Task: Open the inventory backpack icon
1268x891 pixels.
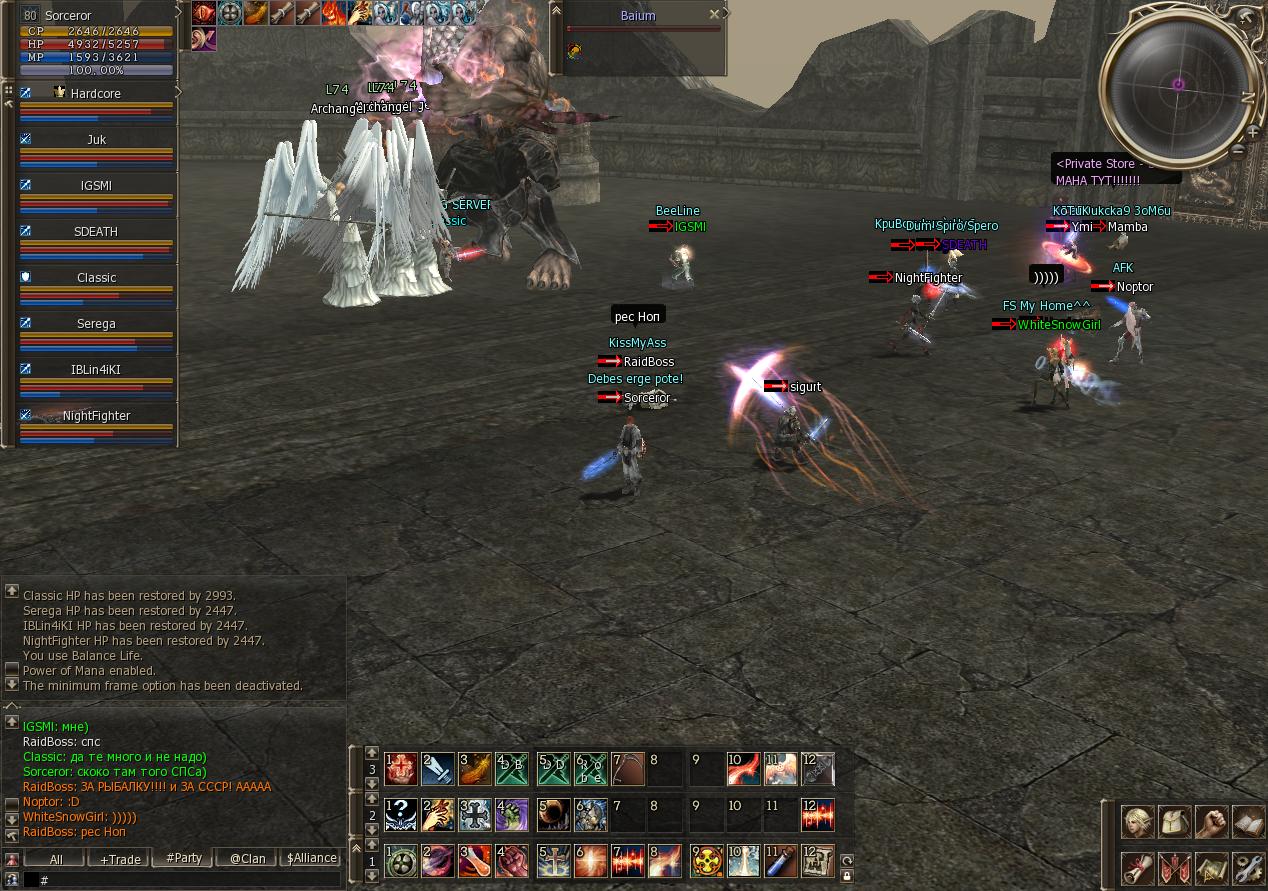Action: (1175, 822)
